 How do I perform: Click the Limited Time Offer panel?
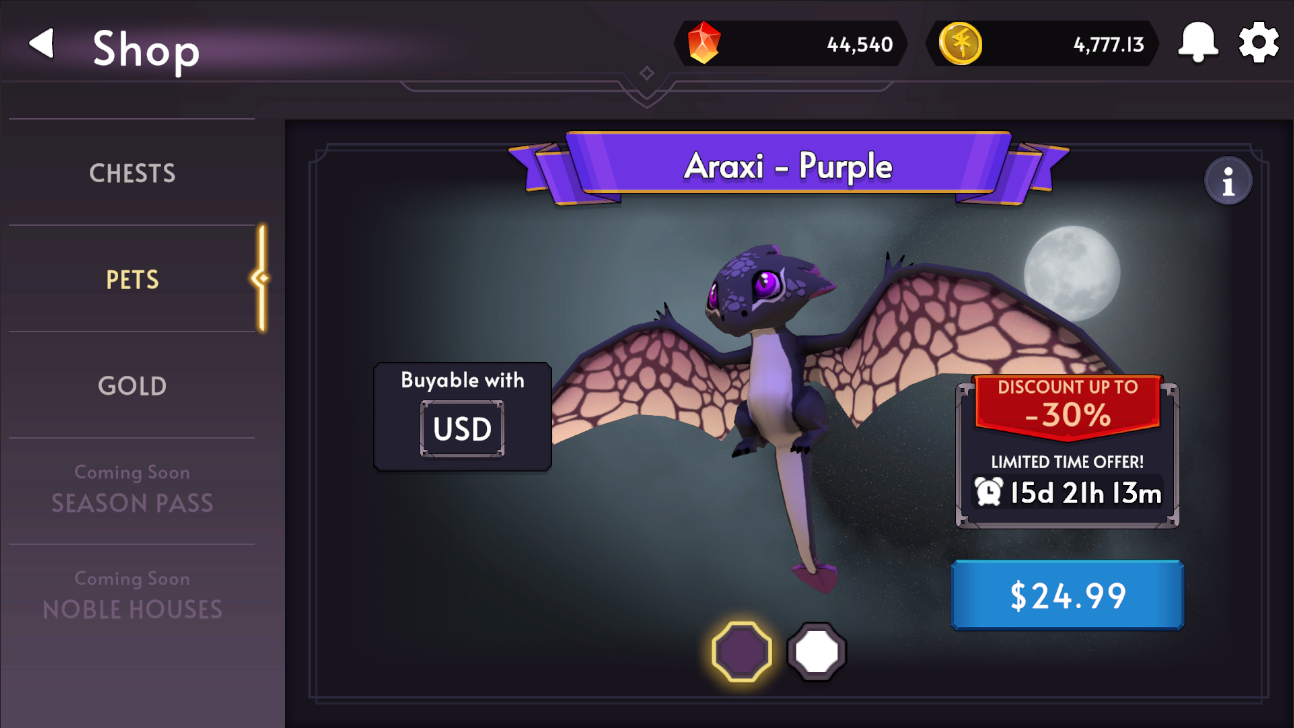pyautogui.click(x=1066, y=463)
